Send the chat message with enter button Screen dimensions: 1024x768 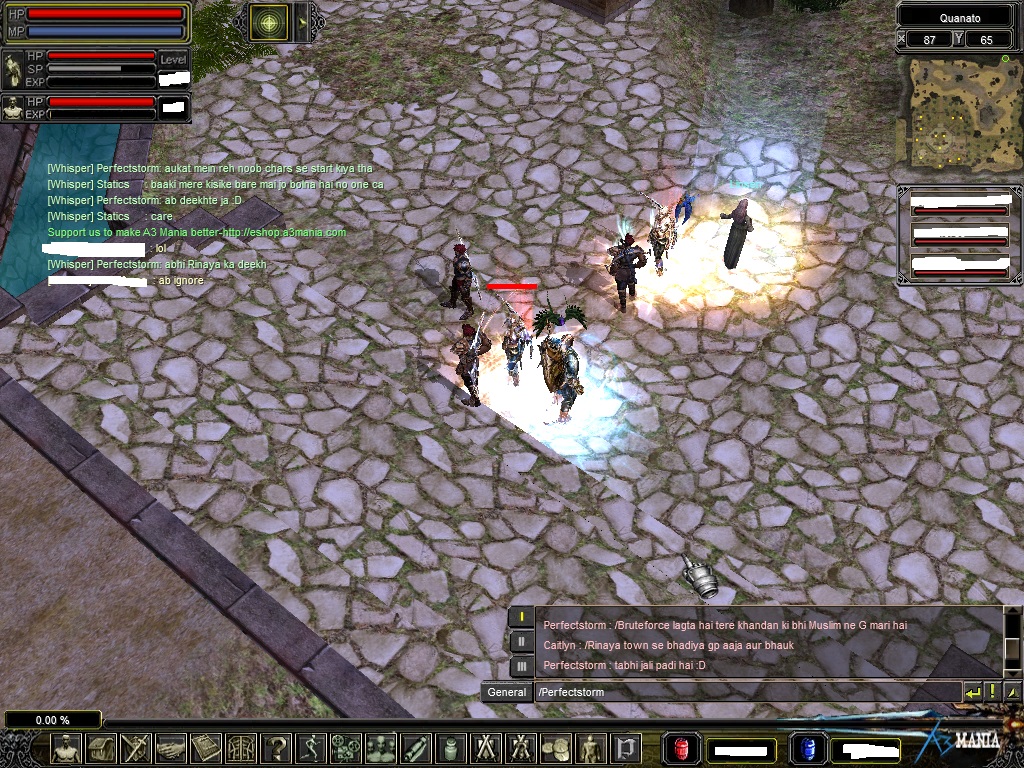[972, 692]
